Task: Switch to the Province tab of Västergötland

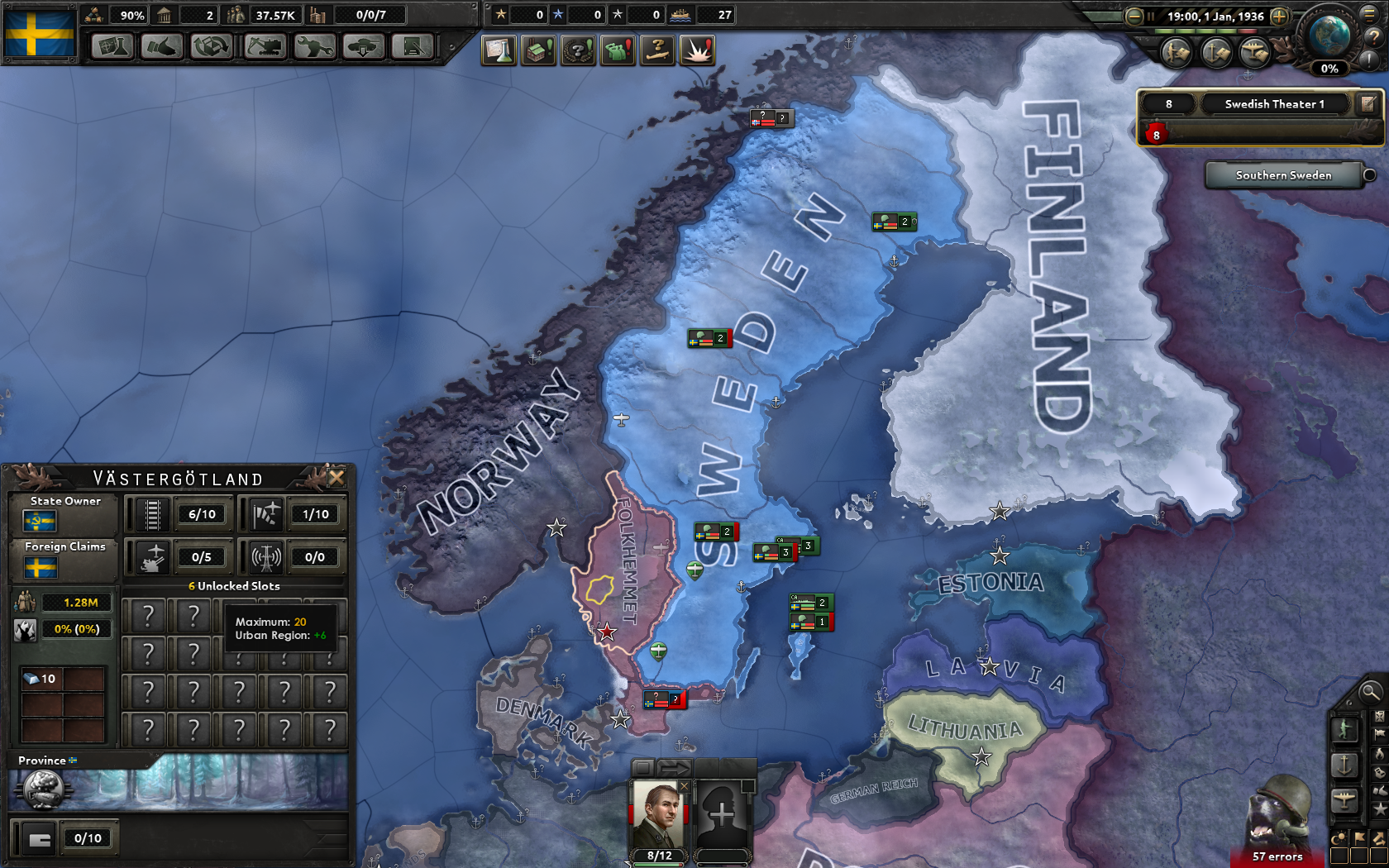Action: pyautogui.click(x=42, y=760)
